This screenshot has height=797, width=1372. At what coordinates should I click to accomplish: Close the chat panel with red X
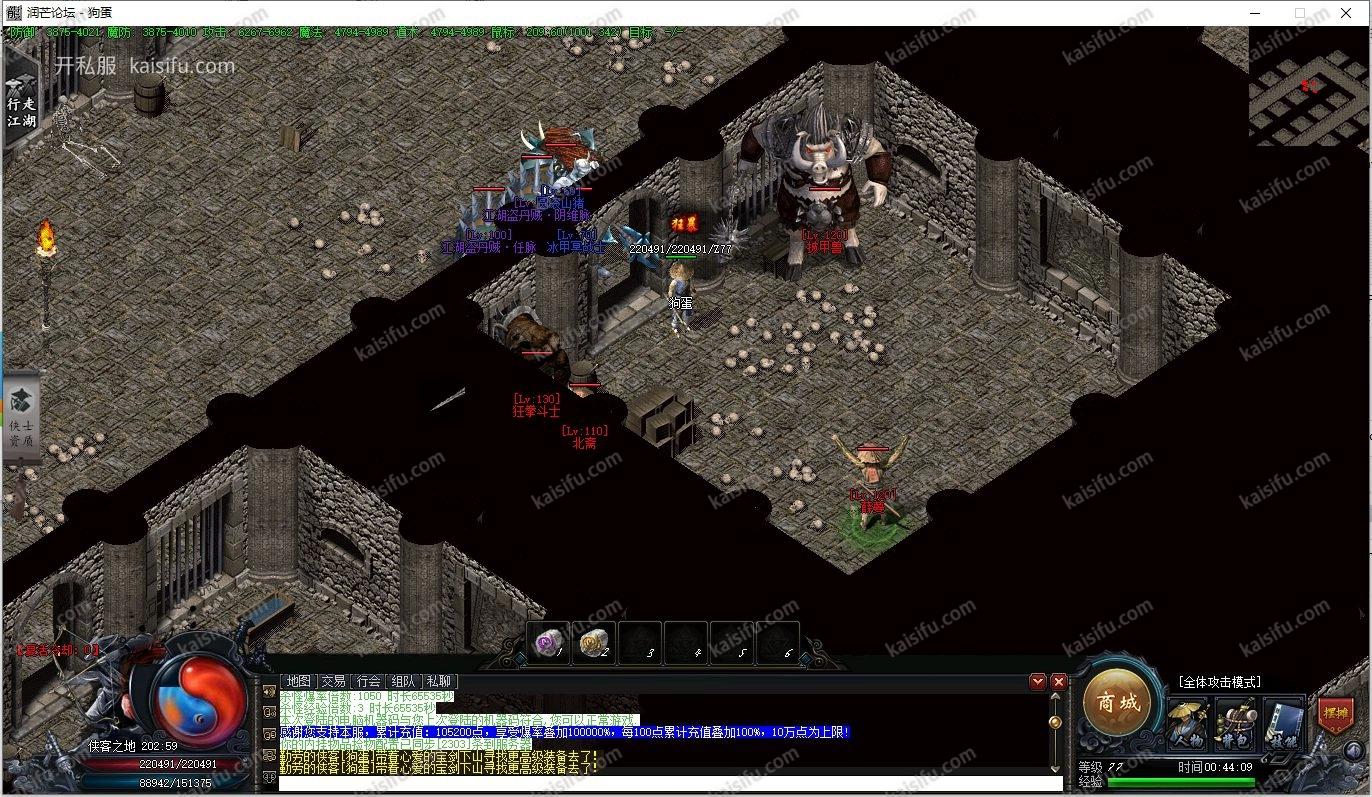1059,682
